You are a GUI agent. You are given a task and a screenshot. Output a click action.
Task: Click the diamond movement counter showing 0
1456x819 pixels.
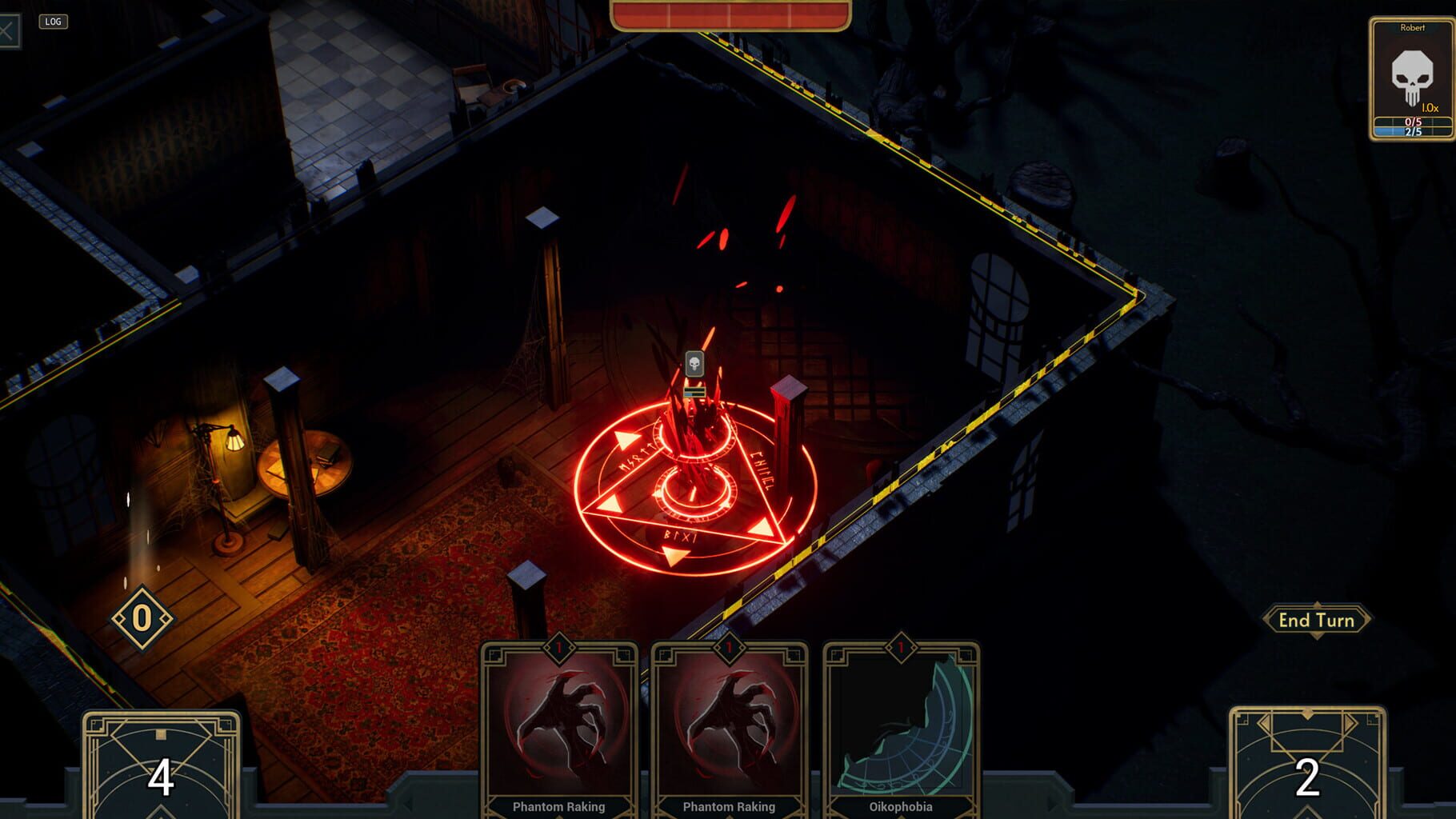pos(142,617)
